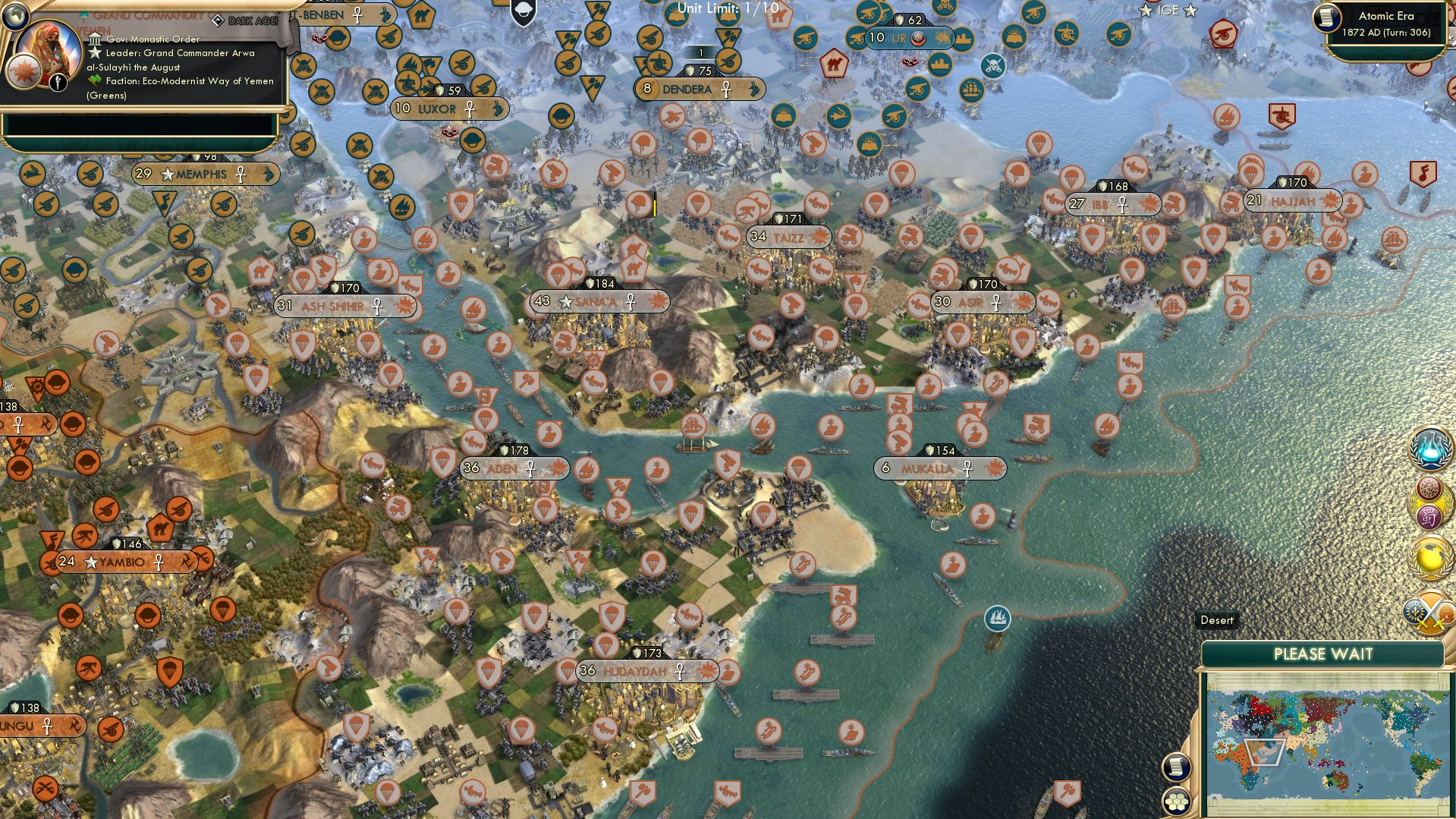This screenshot has height=819, width=1456.
Task: Click the Memphis city banner
Action: [205, 174]
